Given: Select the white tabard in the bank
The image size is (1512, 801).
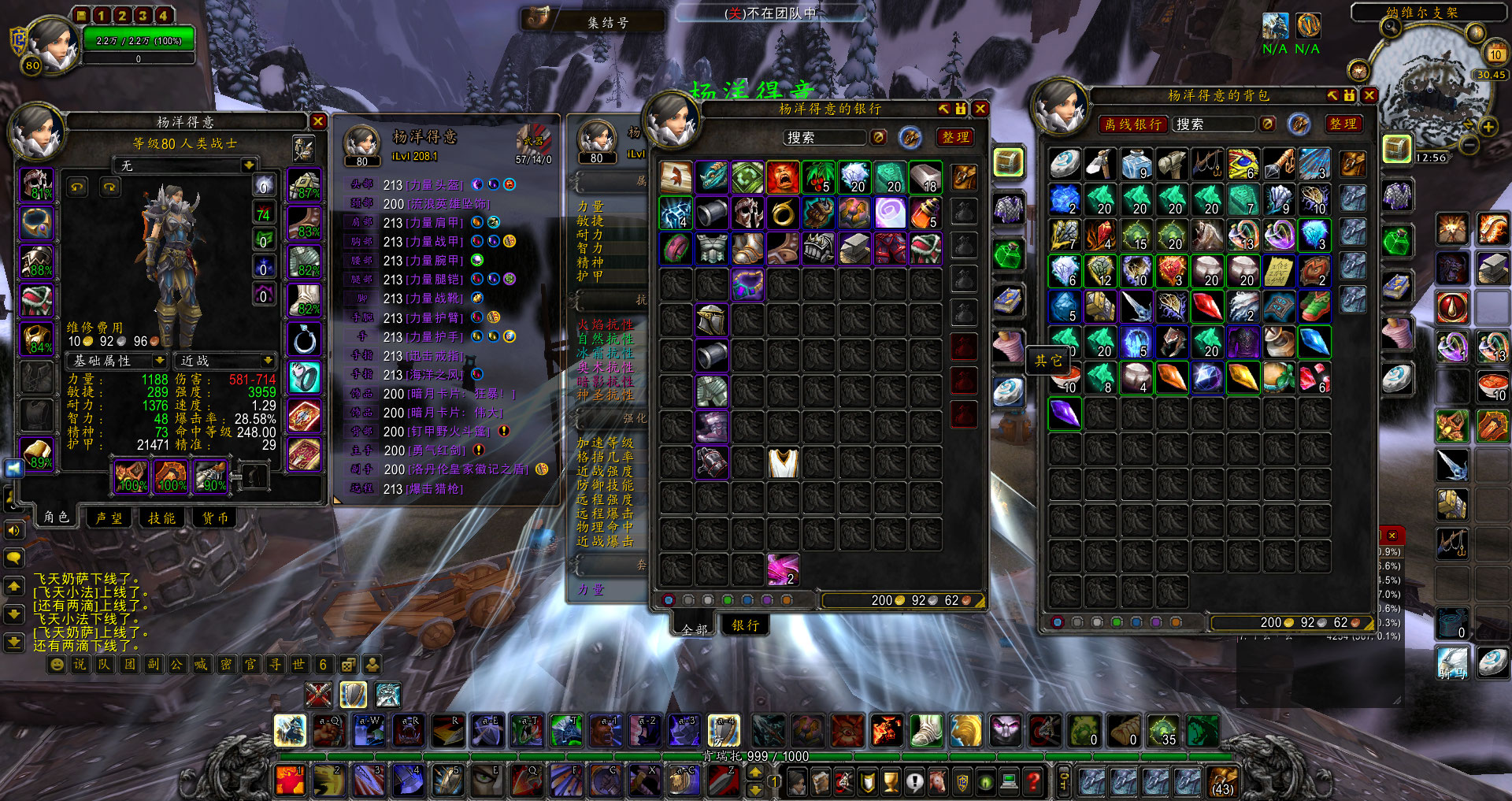Looking at the screenshot, I should coord(783,463).
